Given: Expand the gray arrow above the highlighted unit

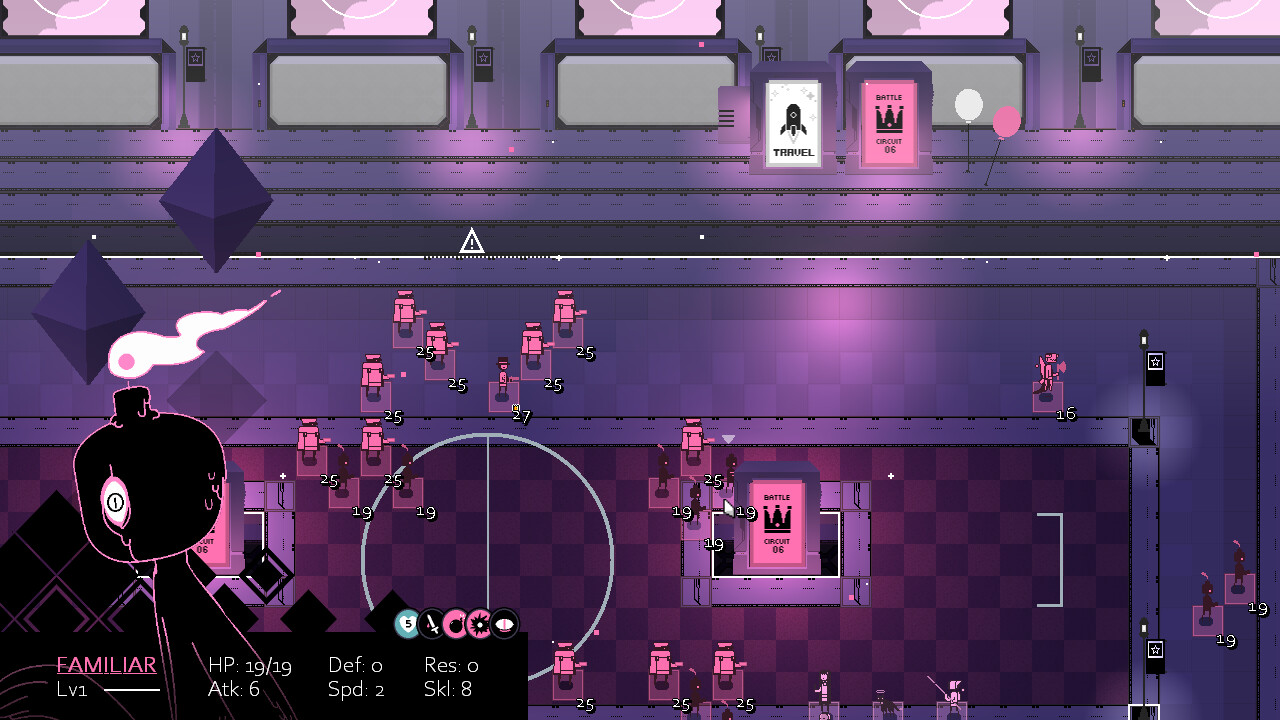Looking at the screenshot, I should pyautogui.click(x=726, y=438).
